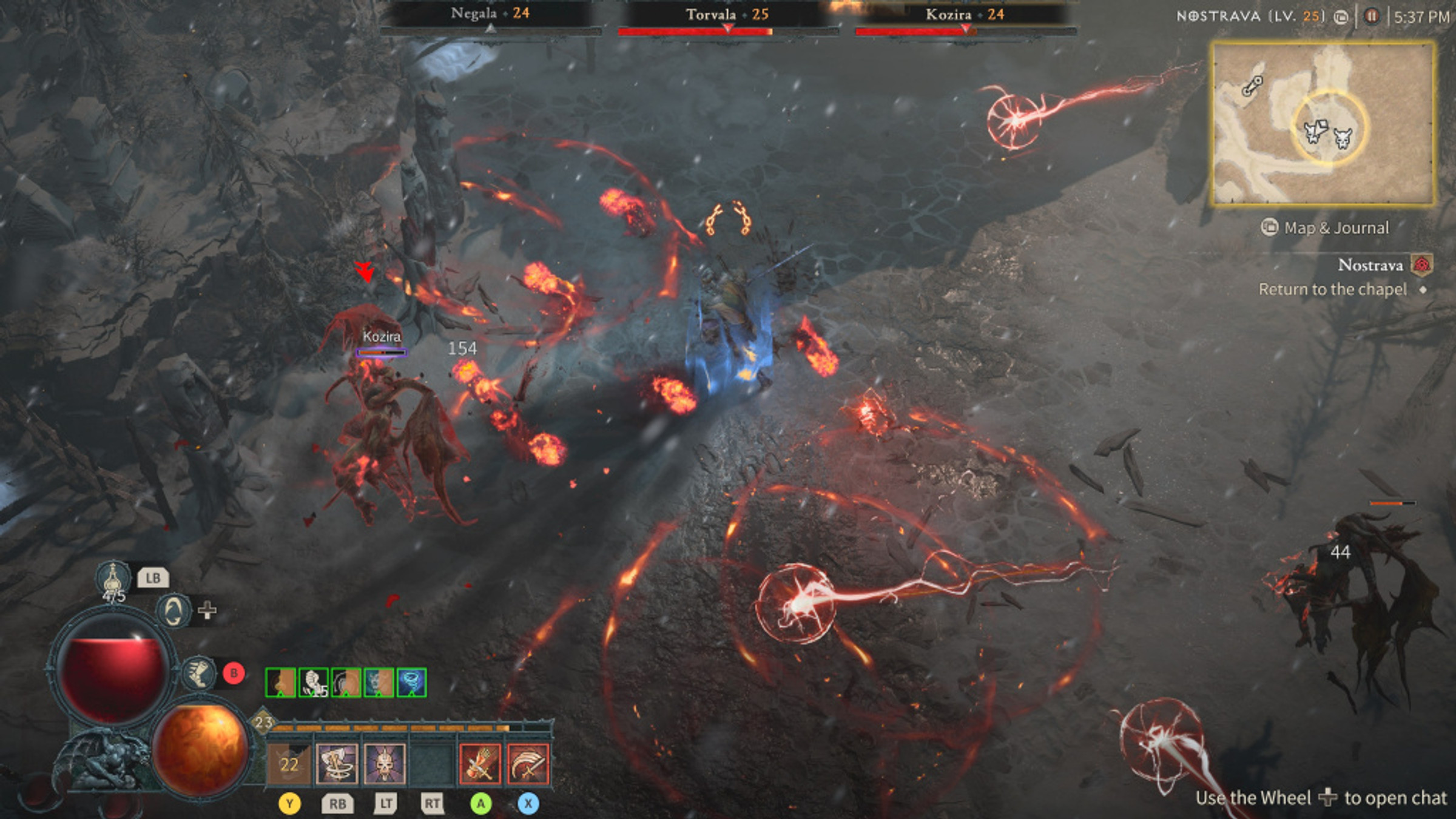Open the Nostrava quest entry in the tracker
This screenshot has width=1456, height=819.
pyautogui.click(x=1370, y=264)
